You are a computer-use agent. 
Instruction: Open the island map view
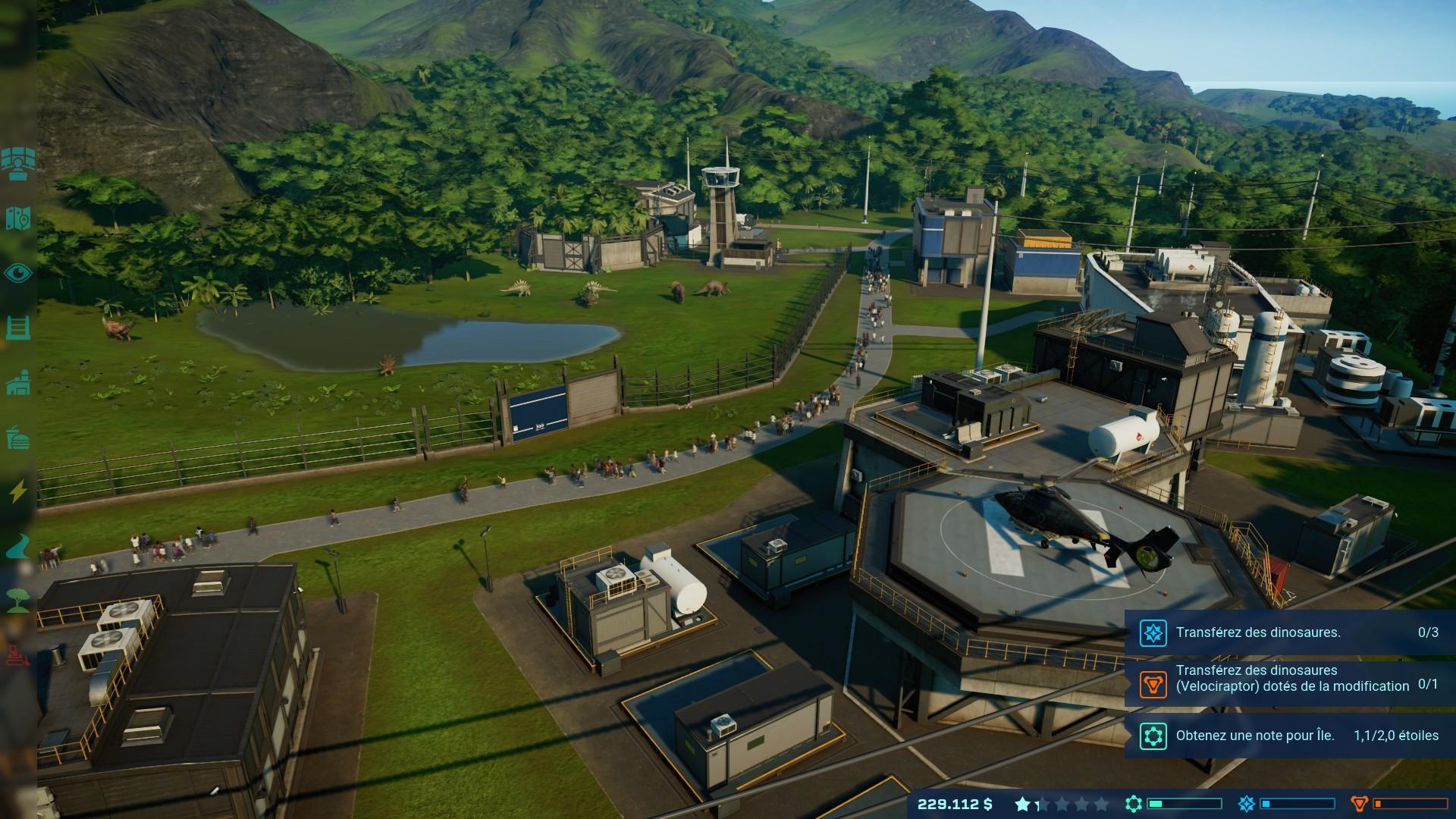17,218
